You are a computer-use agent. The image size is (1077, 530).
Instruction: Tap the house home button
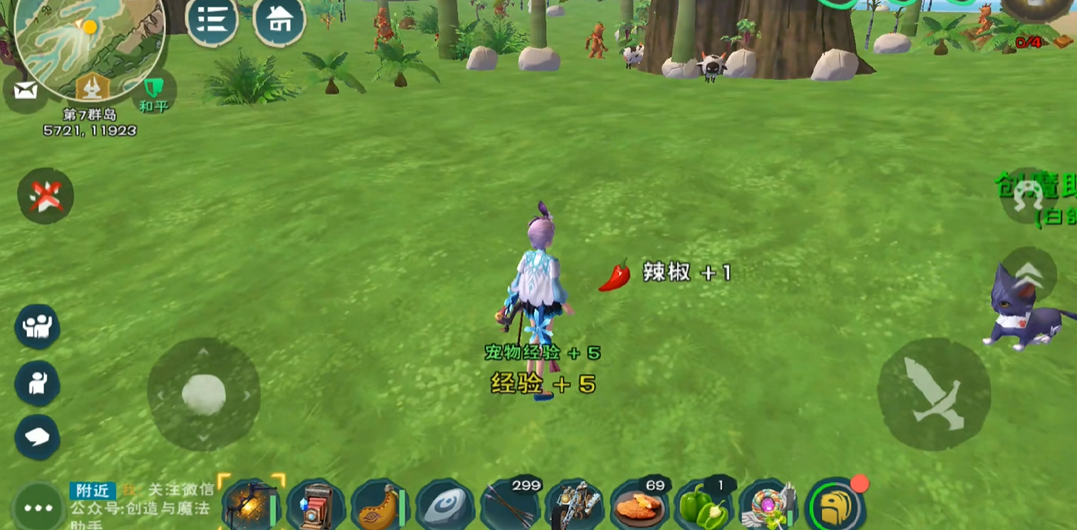pos(280,20)
